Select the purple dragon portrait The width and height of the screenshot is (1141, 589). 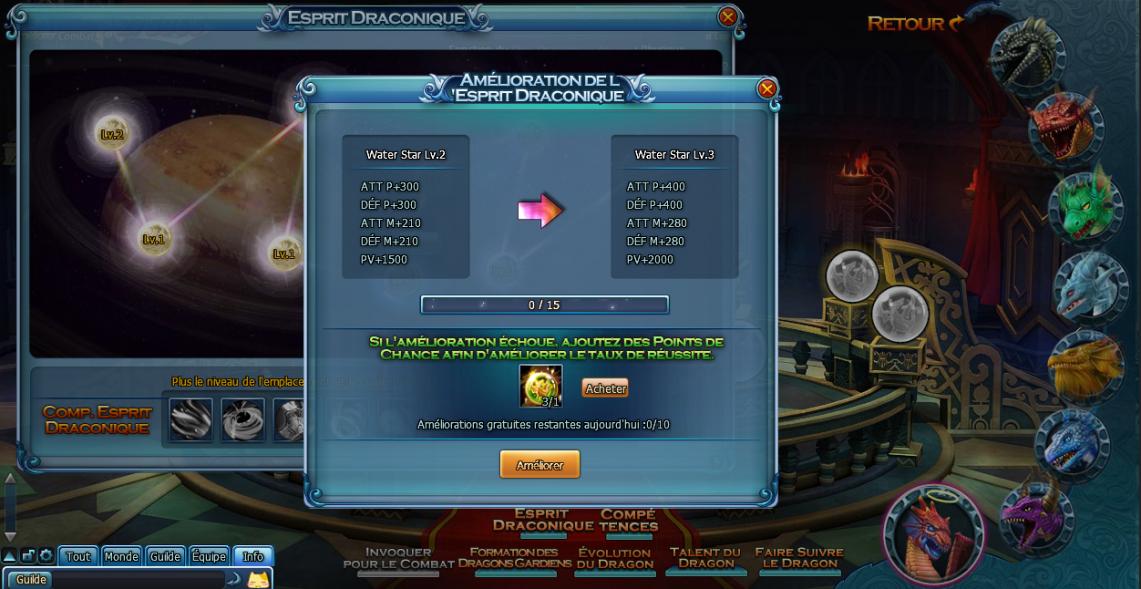point(1037,515)
